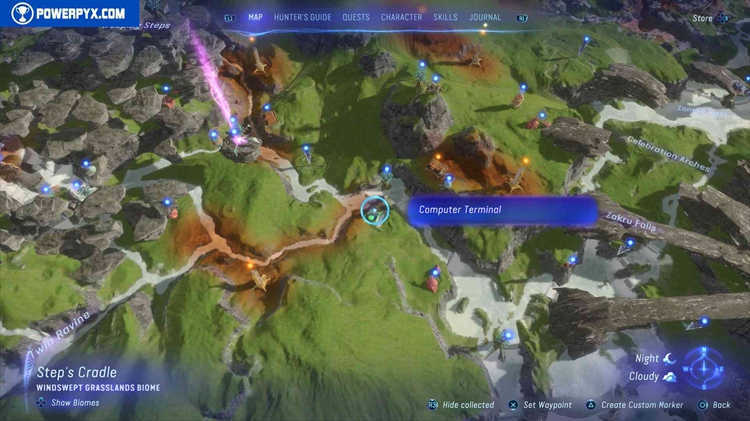Select the highlighted Computer Terminal map marker
Image resolution: width=750 pixels, height=421 pixels.
[375, 210]
